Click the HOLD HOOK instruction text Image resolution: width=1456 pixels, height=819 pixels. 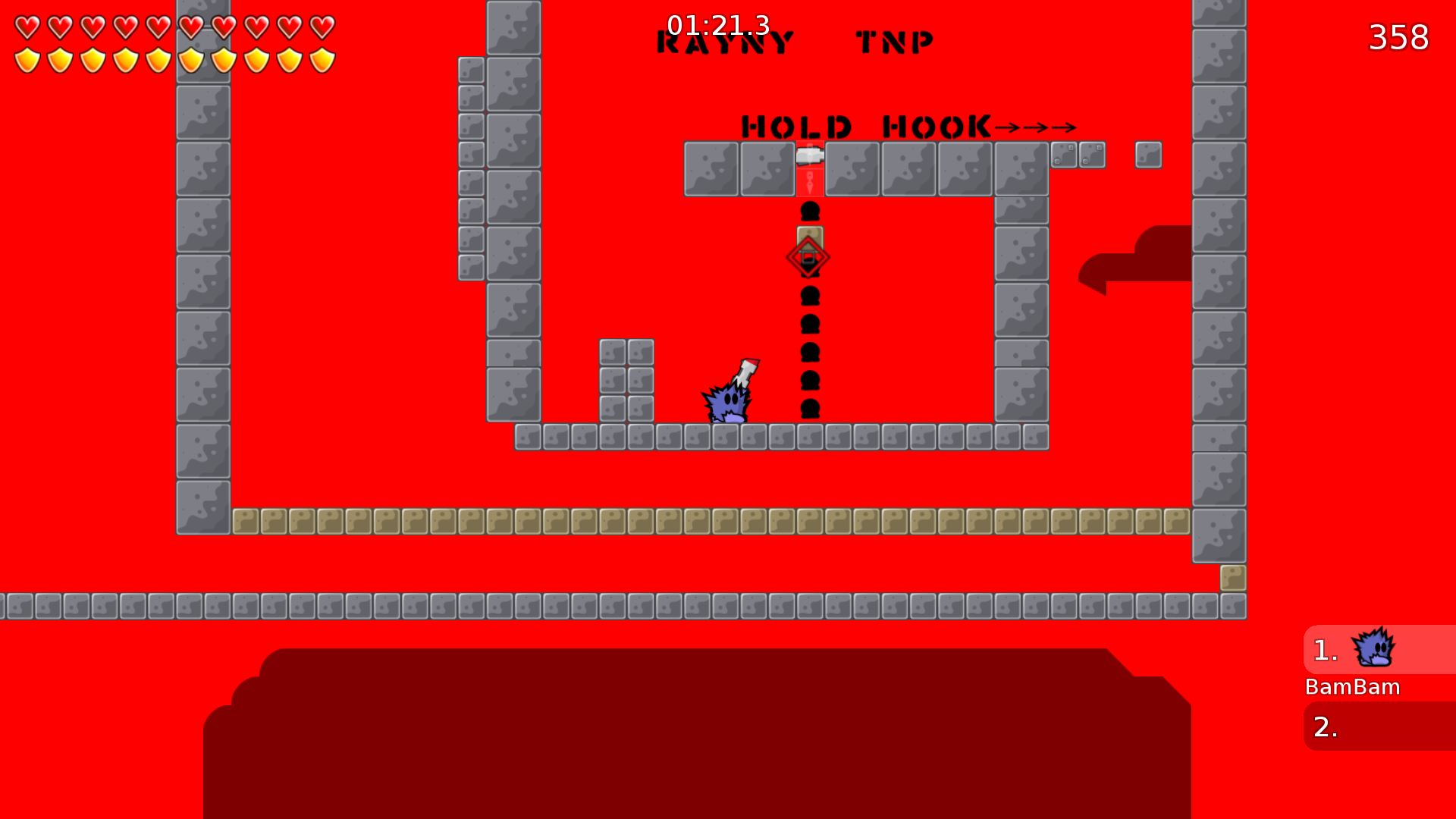864,126
